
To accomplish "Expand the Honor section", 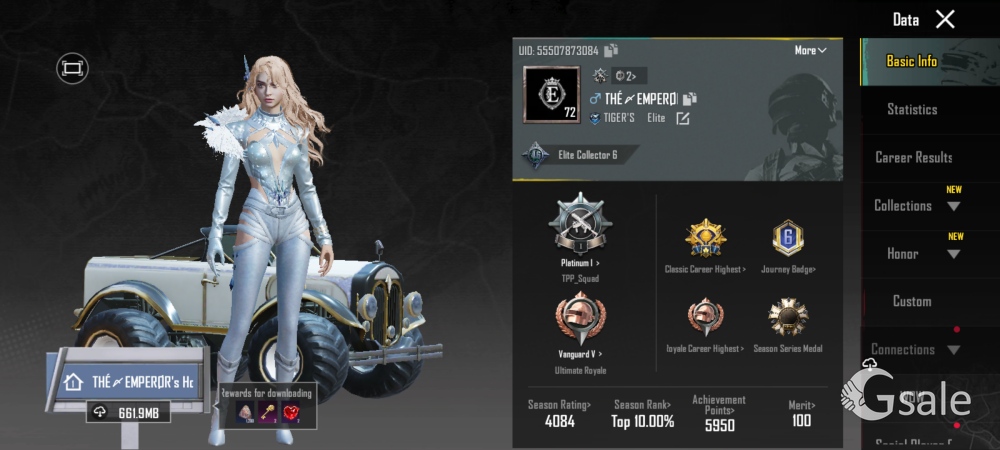I will (916, 253).
